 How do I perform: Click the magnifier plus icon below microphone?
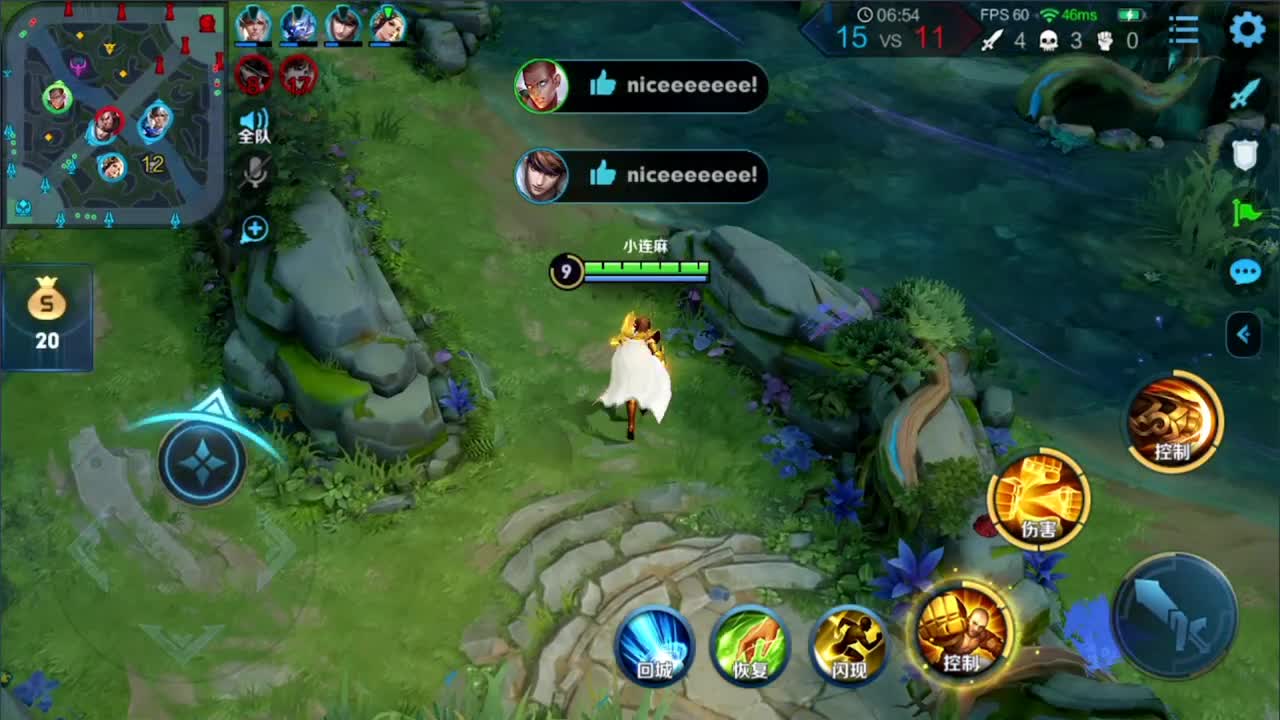click(255, 230)
